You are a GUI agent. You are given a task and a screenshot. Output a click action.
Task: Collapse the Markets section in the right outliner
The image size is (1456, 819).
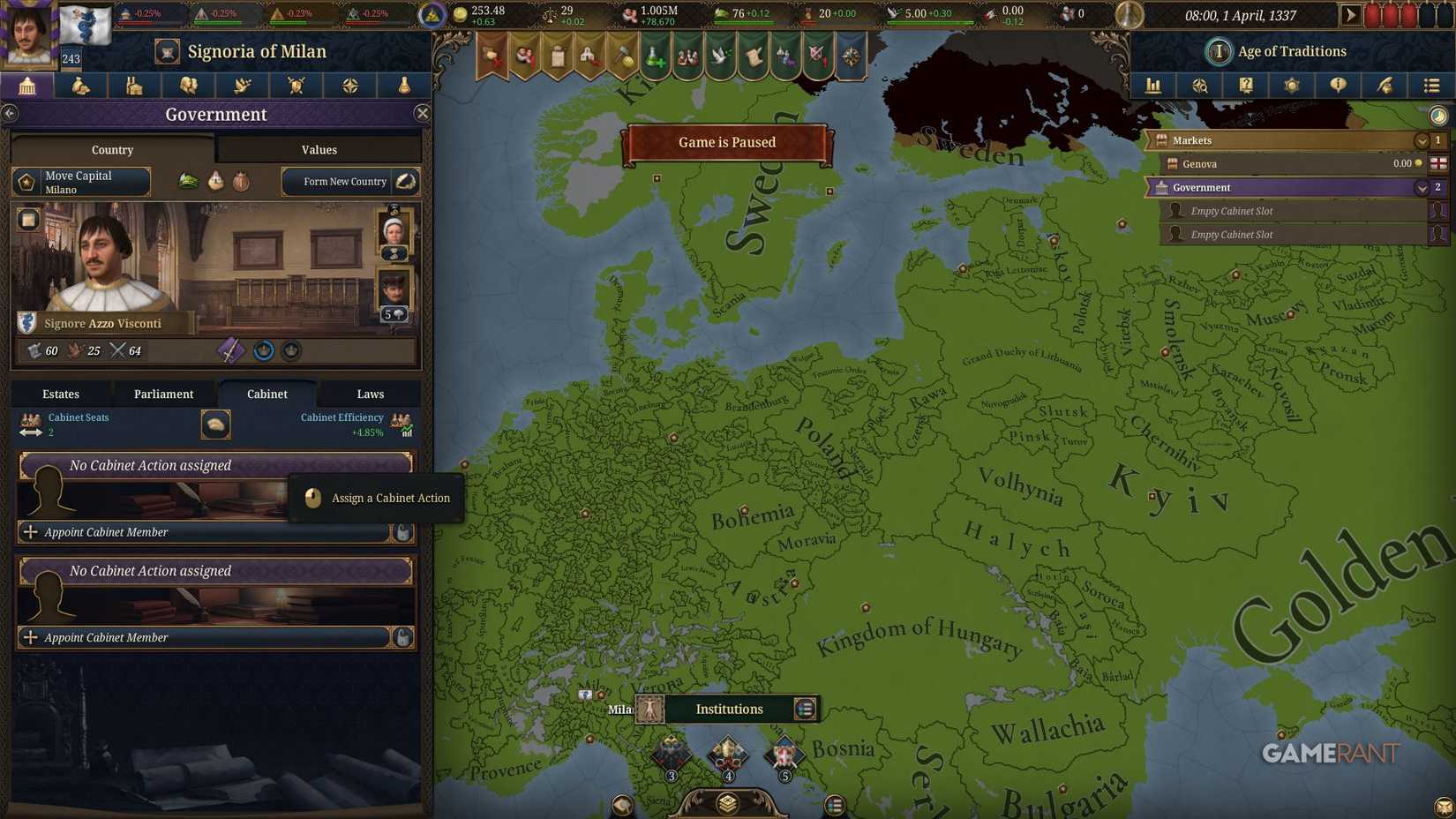1422,140
